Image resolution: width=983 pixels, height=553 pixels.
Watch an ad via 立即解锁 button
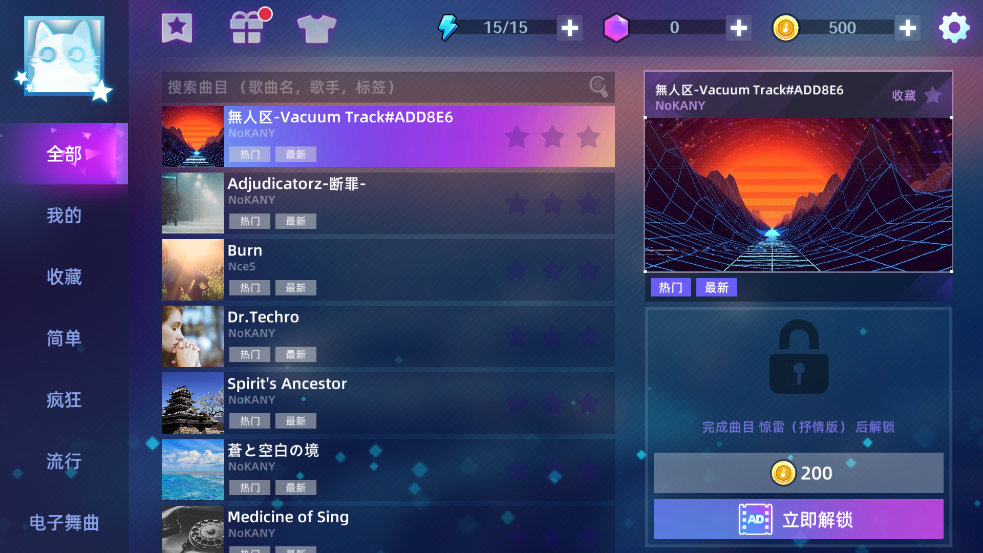tap(798, 520)
